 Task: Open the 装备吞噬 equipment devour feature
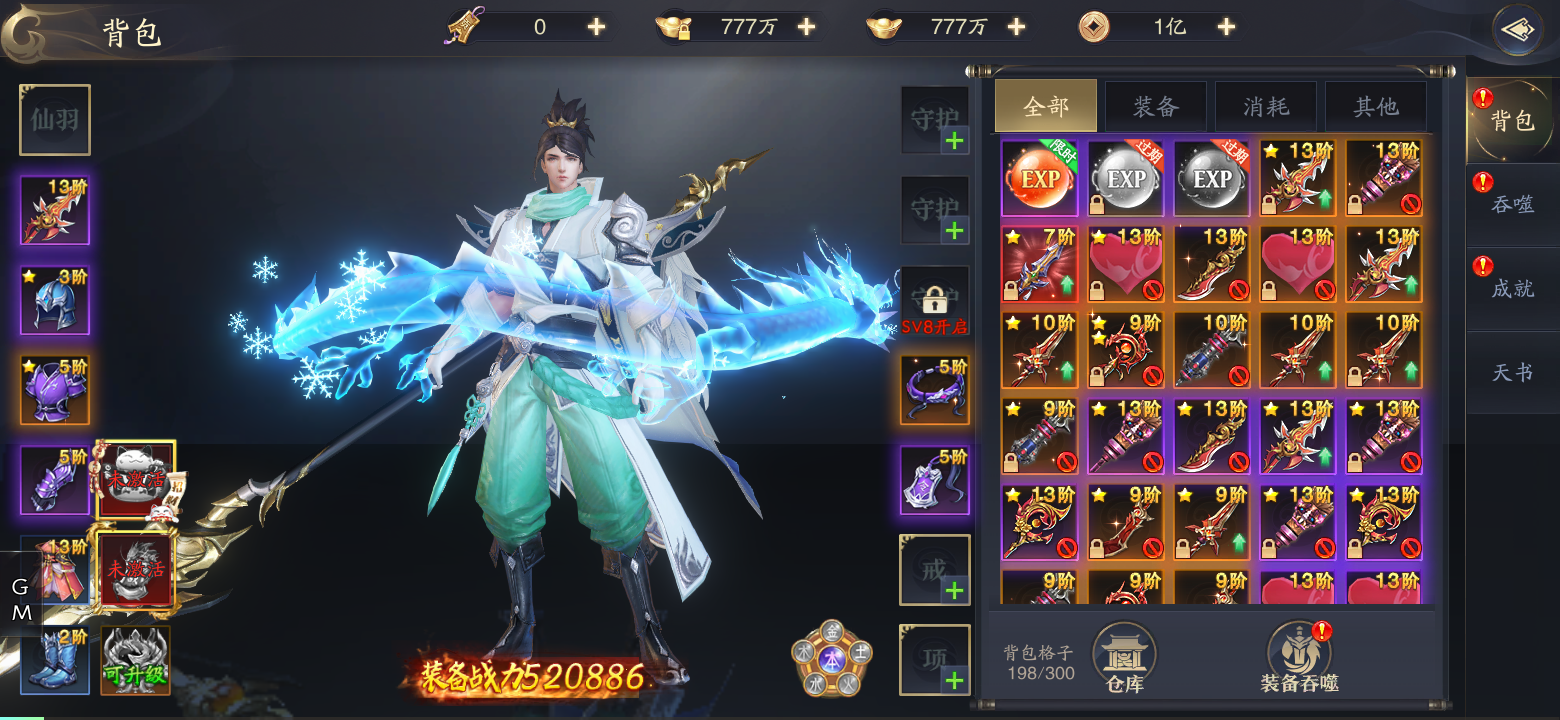click(1295, 655)
